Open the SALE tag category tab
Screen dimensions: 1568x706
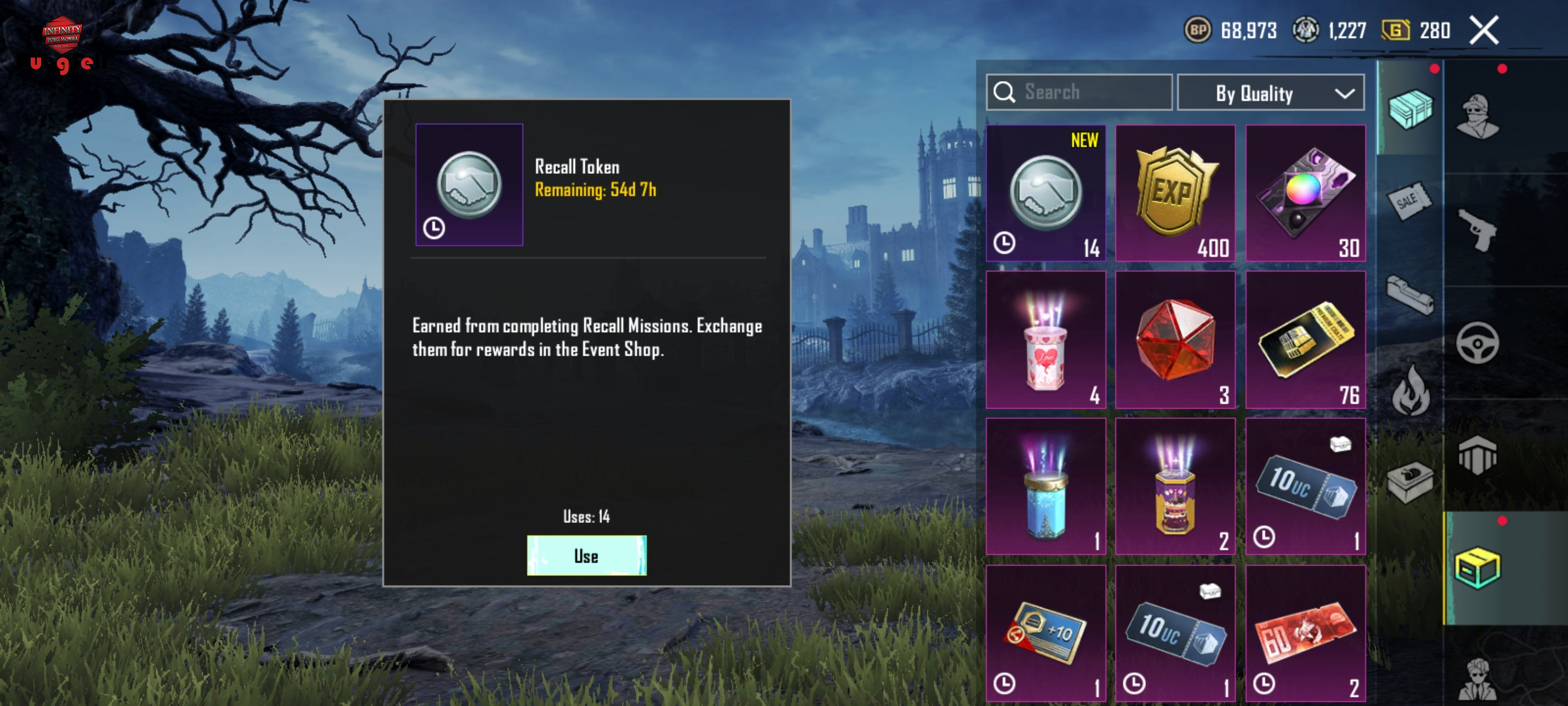[1409, 202]
